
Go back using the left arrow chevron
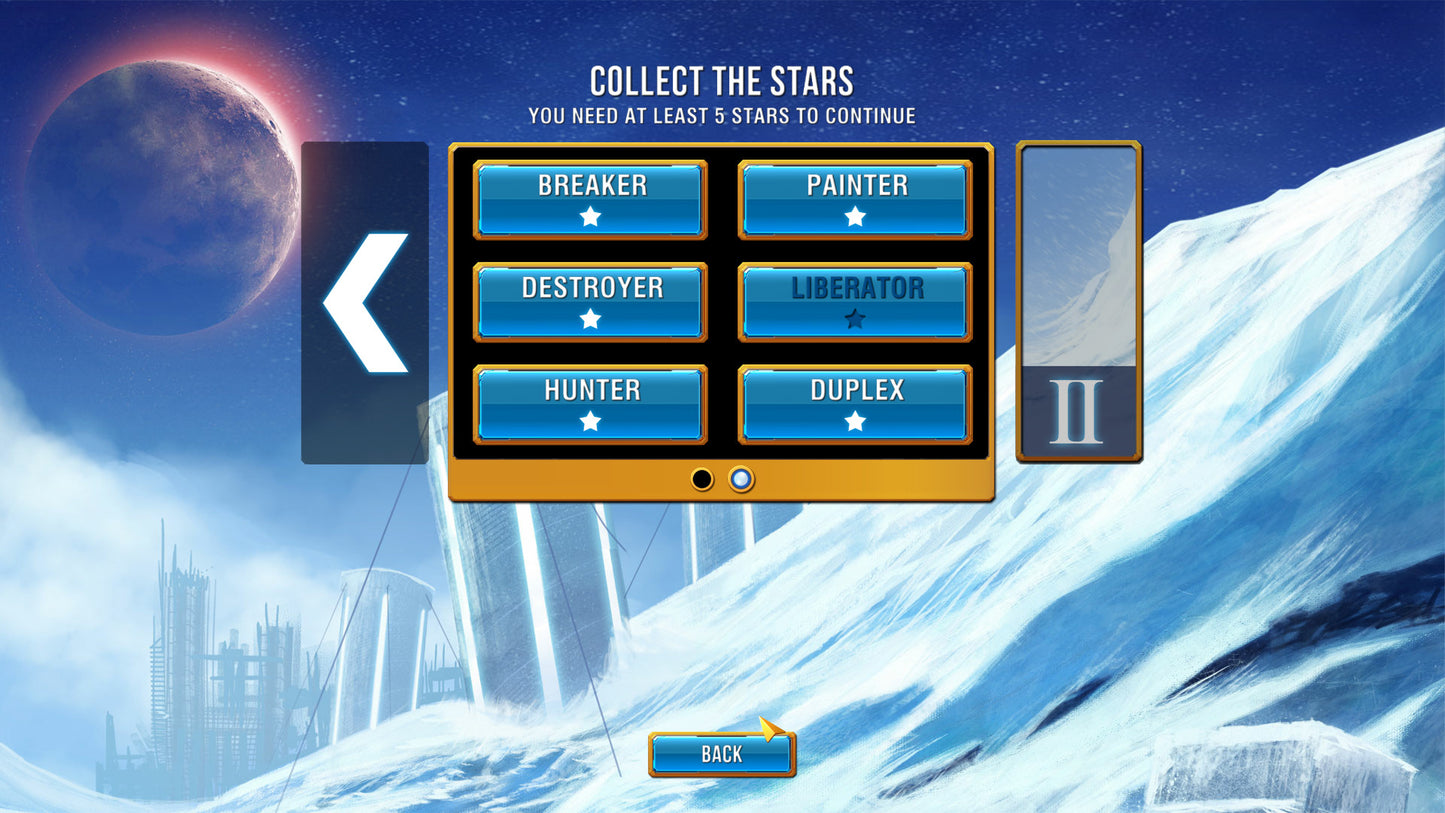(x=364, y=300)
